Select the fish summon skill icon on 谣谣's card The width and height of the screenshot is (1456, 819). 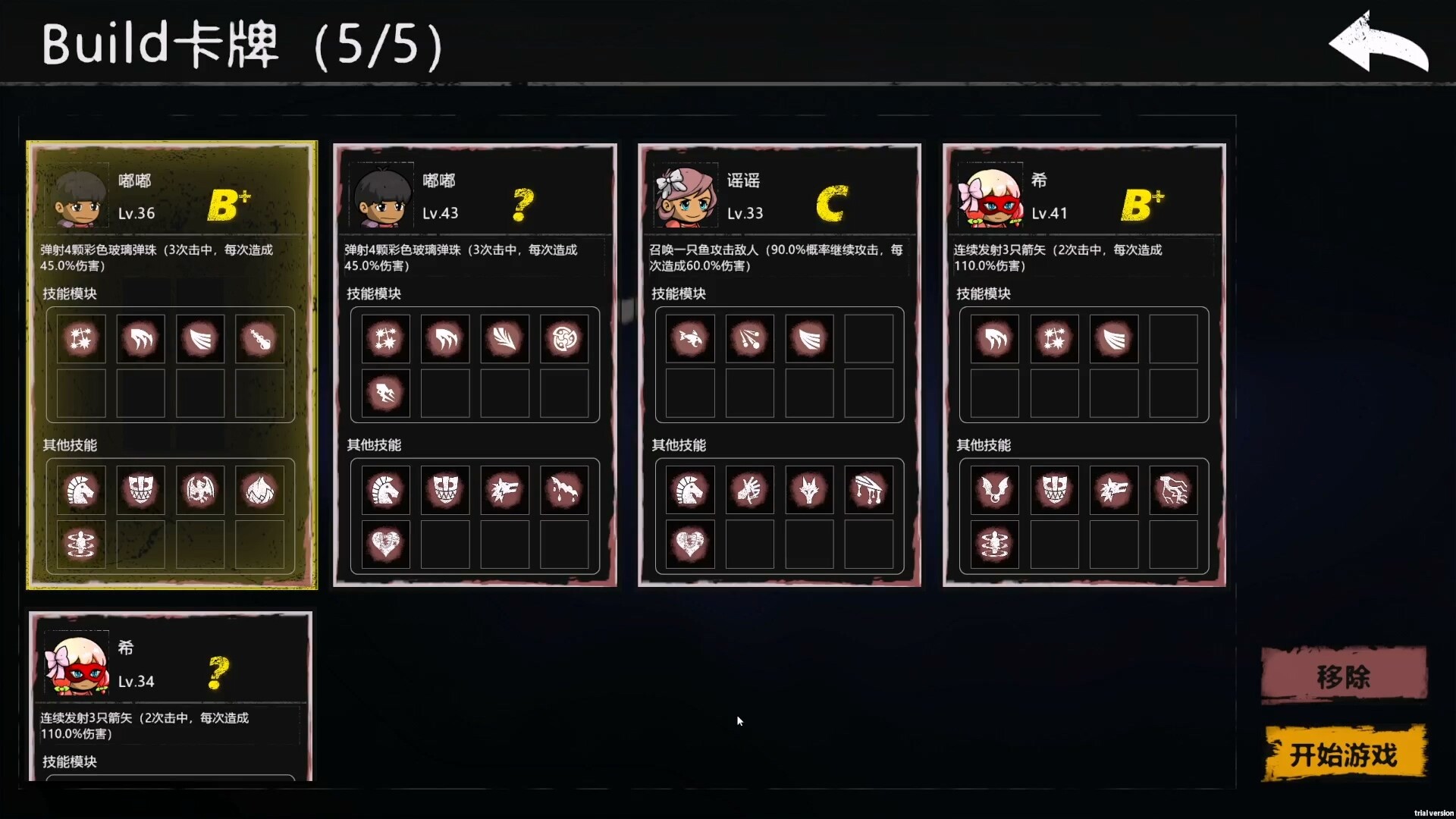691,339
